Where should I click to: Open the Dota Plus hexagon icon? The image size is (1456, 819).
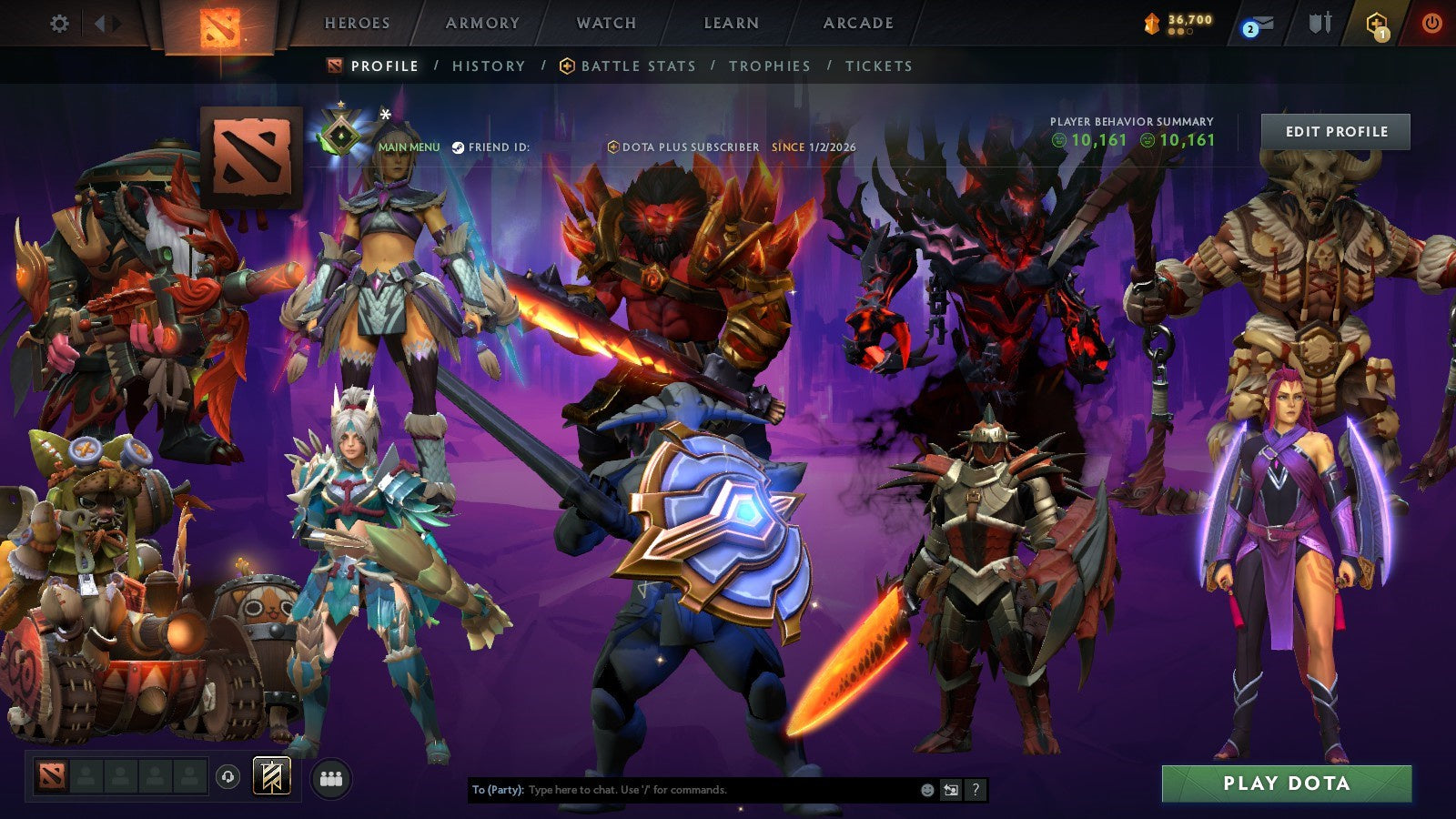[1374, 23]
